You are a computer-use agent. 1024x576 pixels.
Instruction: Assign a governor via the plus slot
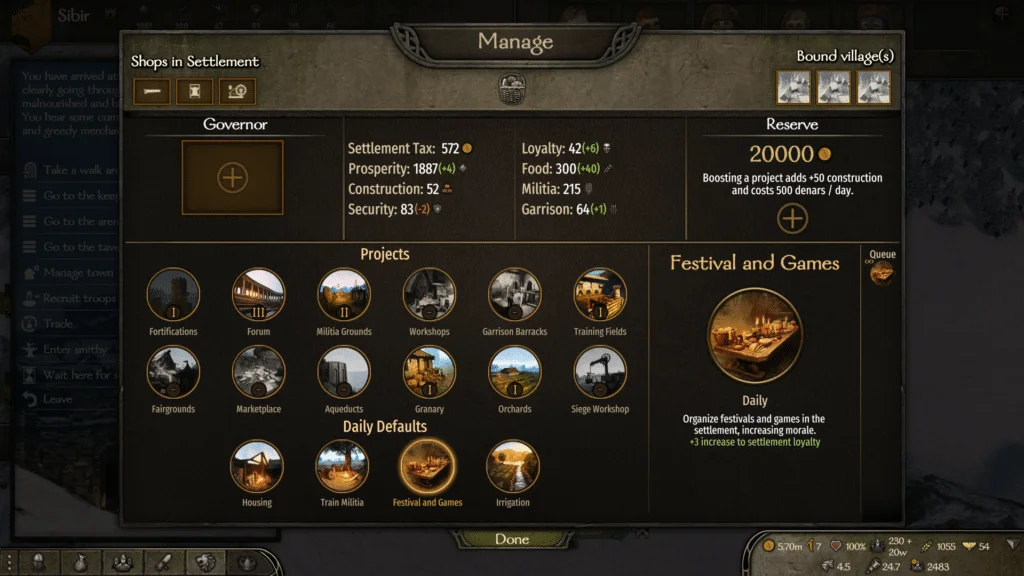(232, 178)
